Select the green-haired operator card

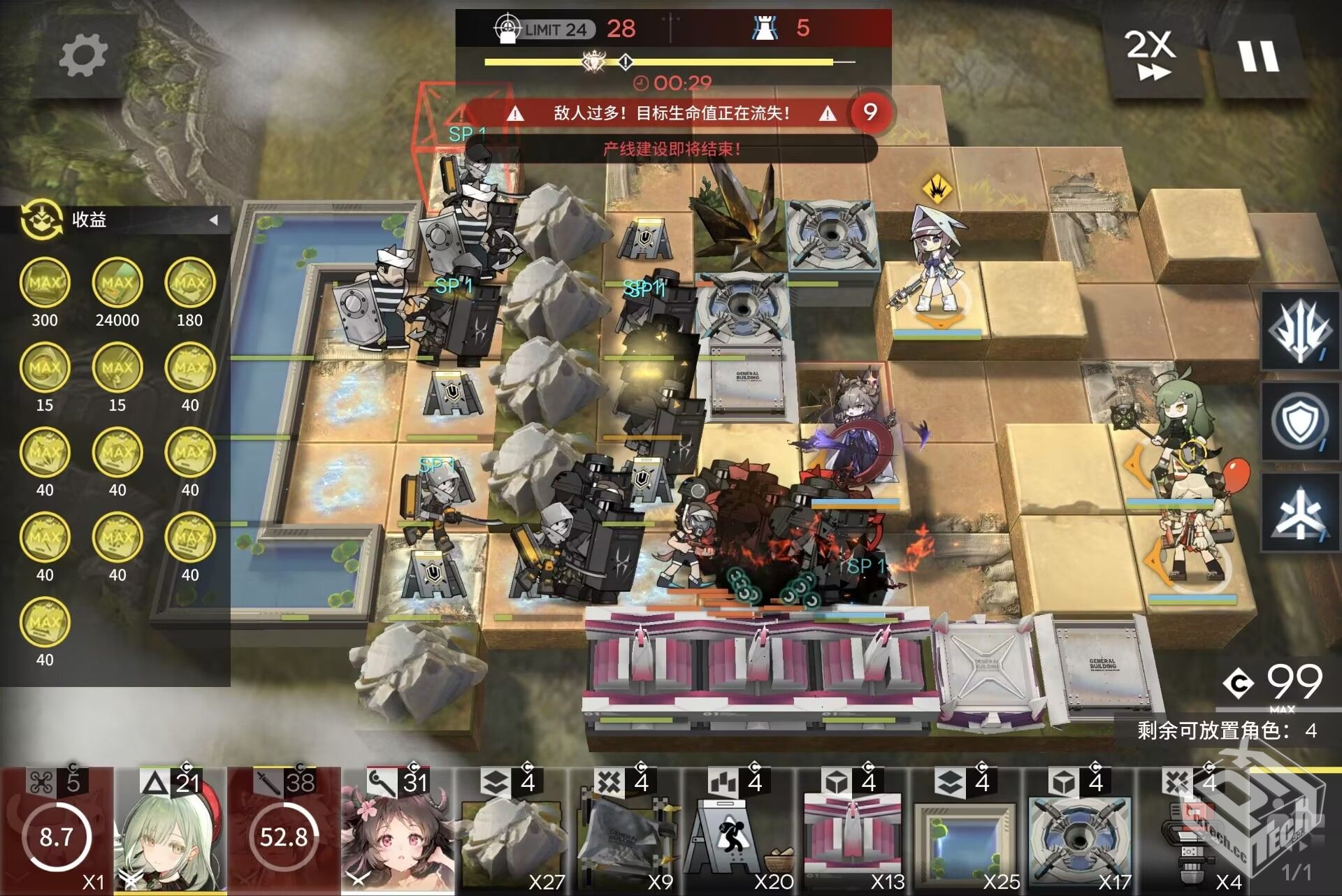(x=171, y=832)
